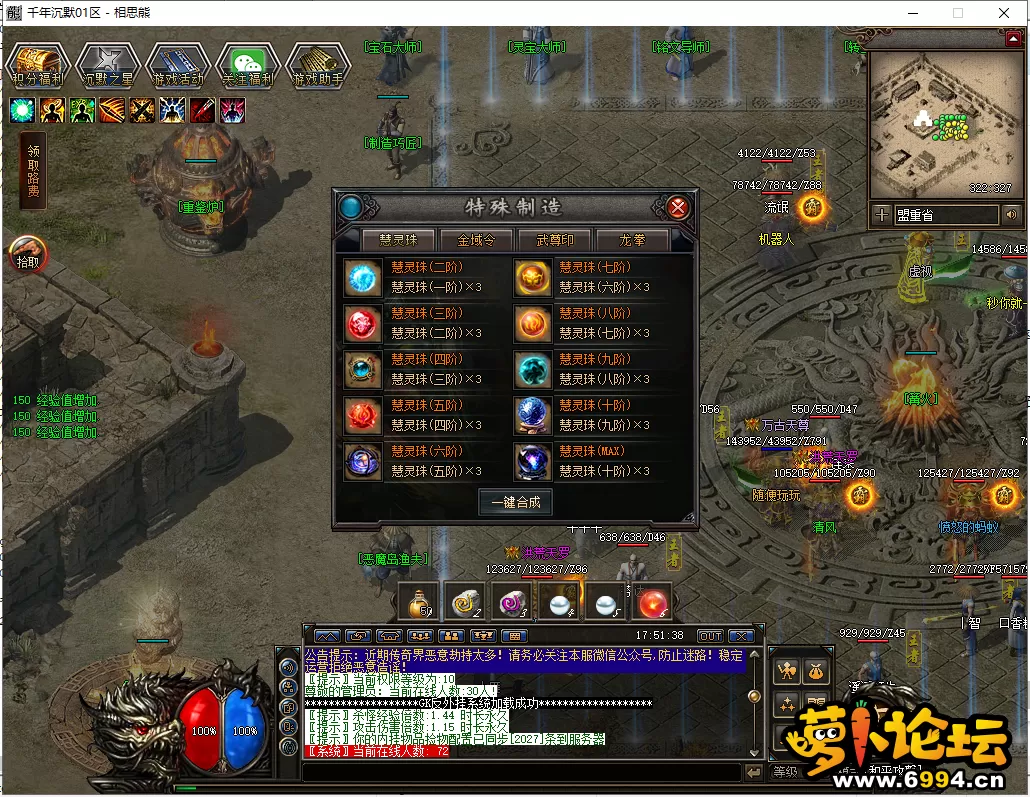This screenshot has height=797, width=1030.
Task: Click the OUT button on the chat bar
Action: (x=710, y=636)
